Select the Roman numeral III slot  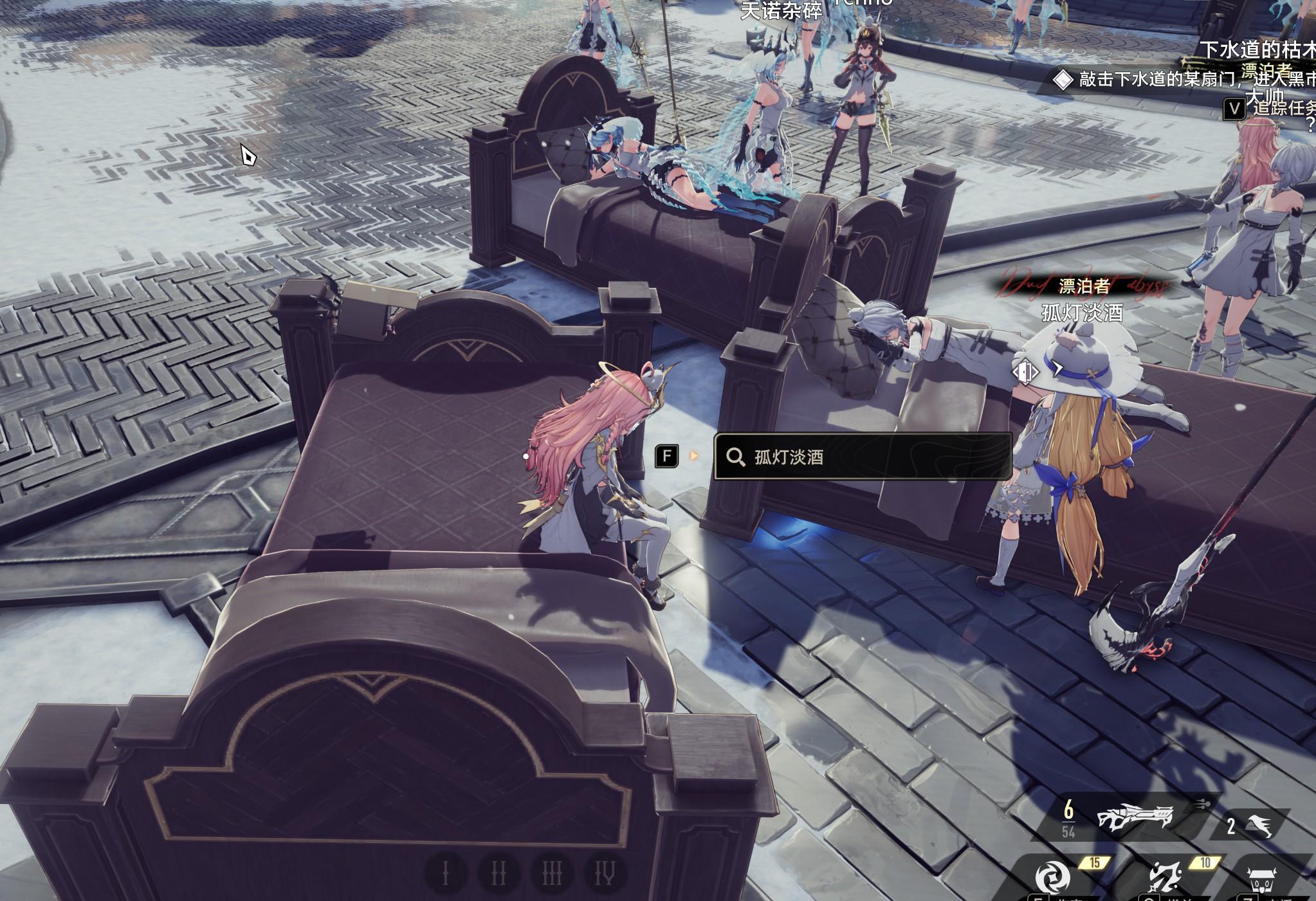tap(552, 873)
